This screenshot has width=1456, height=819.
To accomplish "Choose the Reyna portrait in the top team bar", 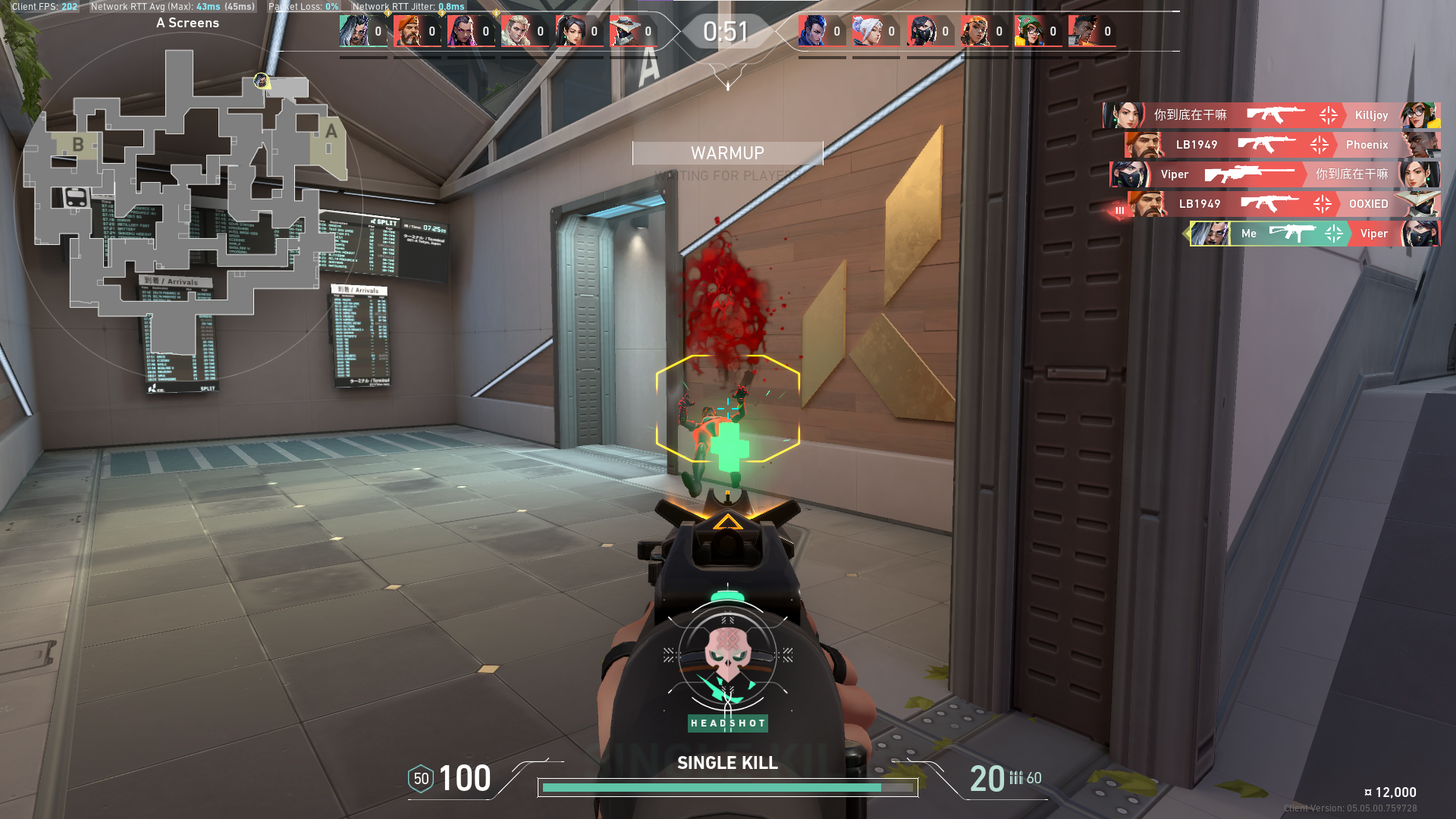I will [463, 32].
